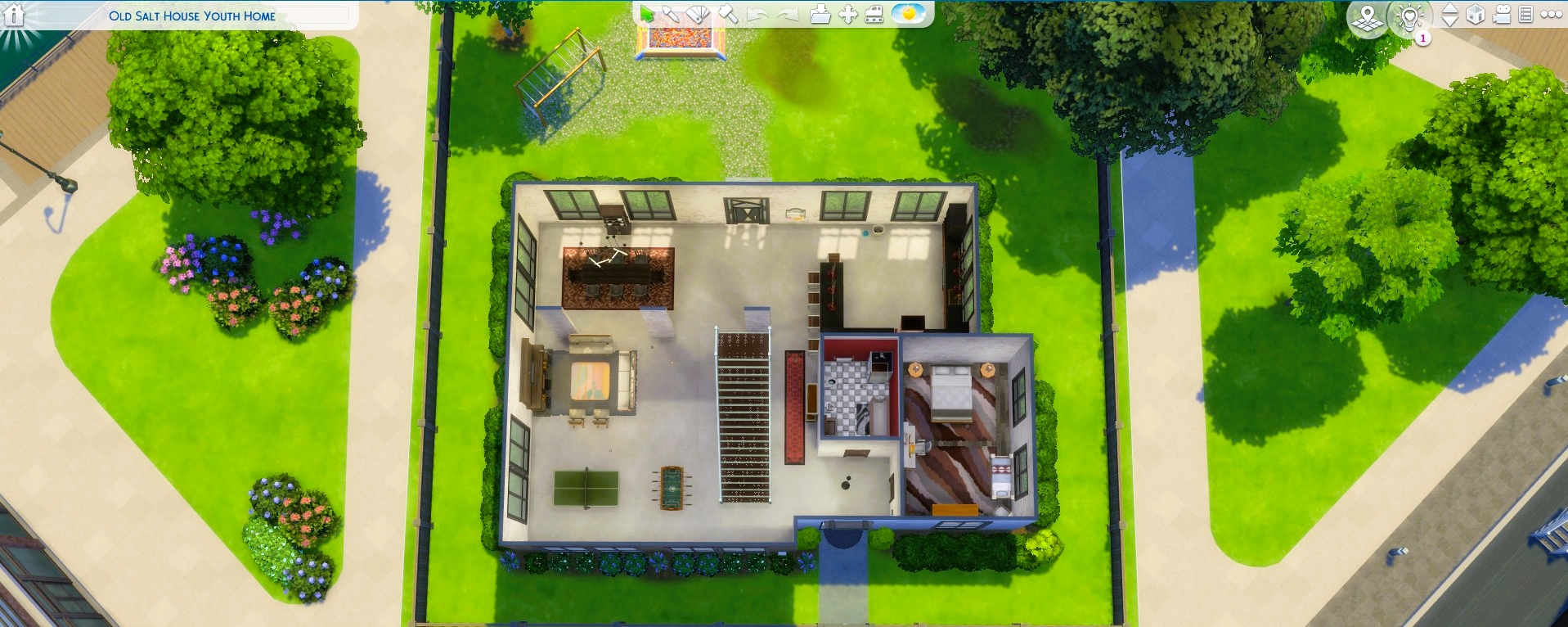Save this lot to your Library
Screen dimensions: 1568x627
[x=821, y=12]
